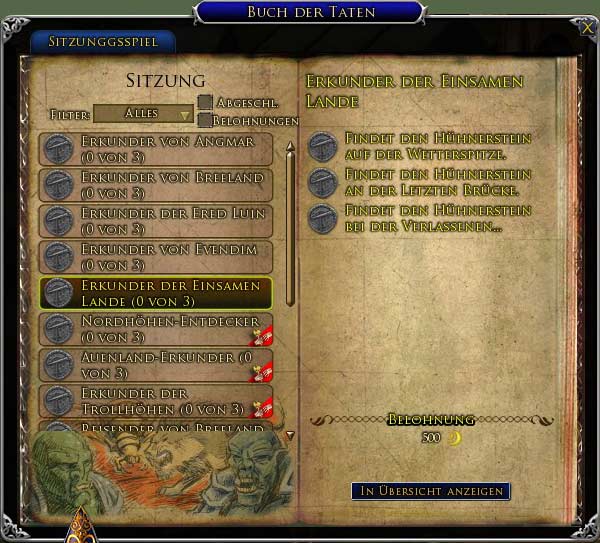Open the Alles filter dropdown

[x=143, y=114]
